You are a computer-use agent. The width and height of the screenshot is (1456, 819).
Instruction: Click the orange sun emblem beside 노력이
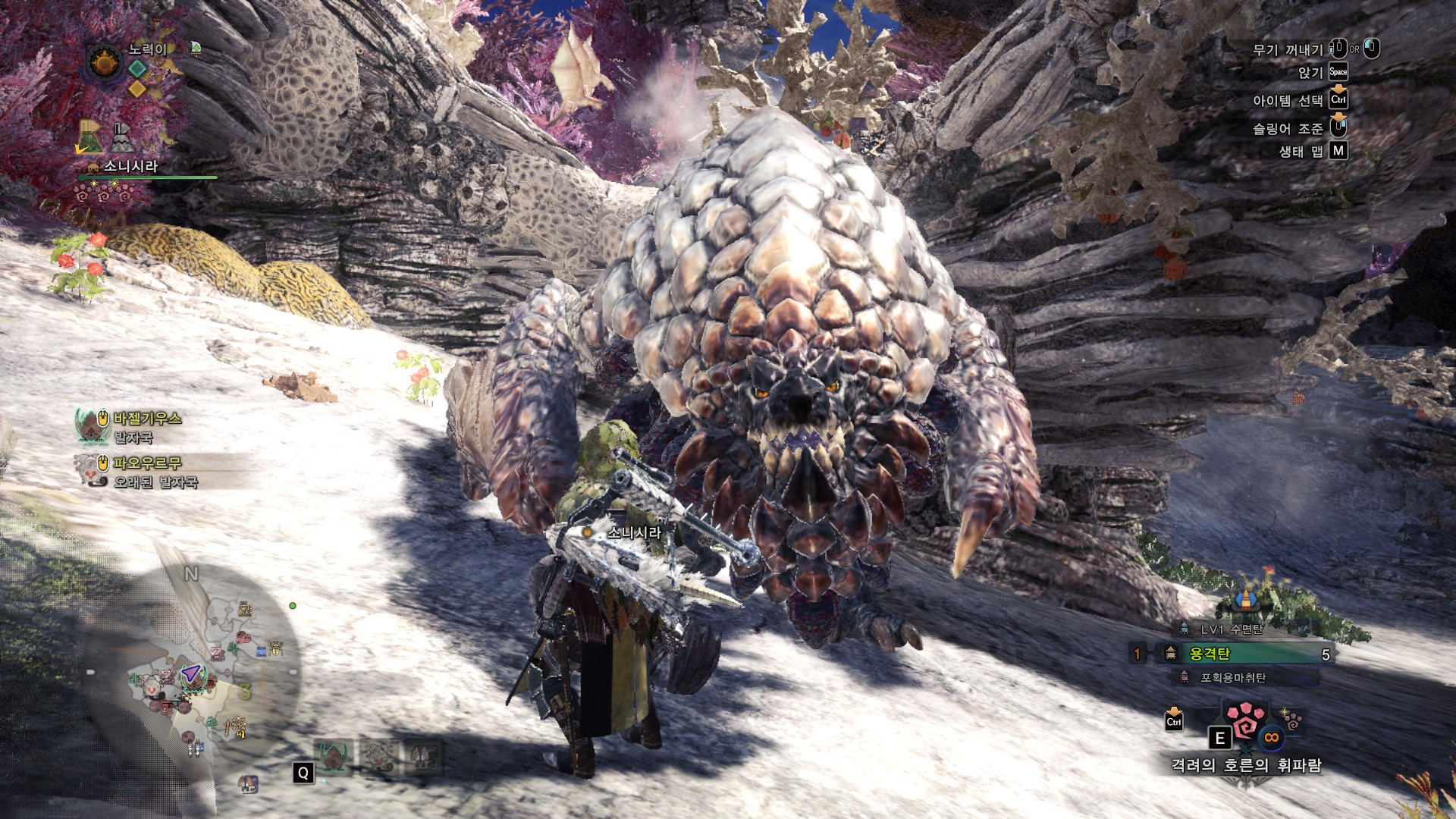pyautogui.click(x=105, y=62)
